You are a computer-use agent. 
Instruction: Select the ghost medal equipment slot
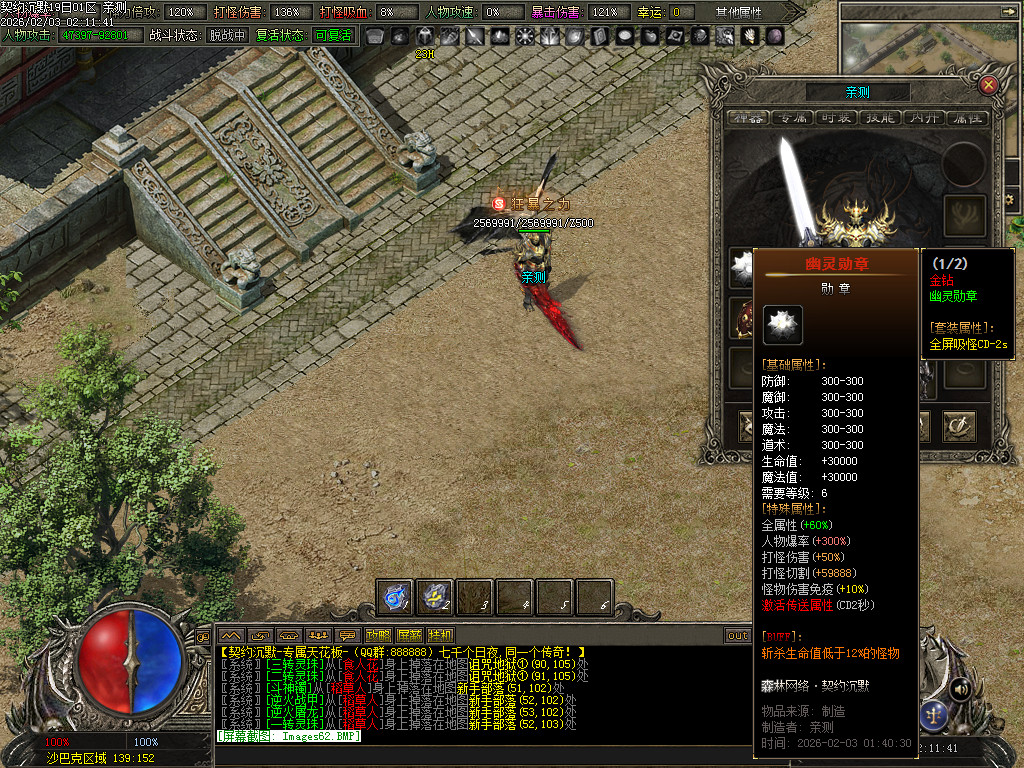pos(741,265)
